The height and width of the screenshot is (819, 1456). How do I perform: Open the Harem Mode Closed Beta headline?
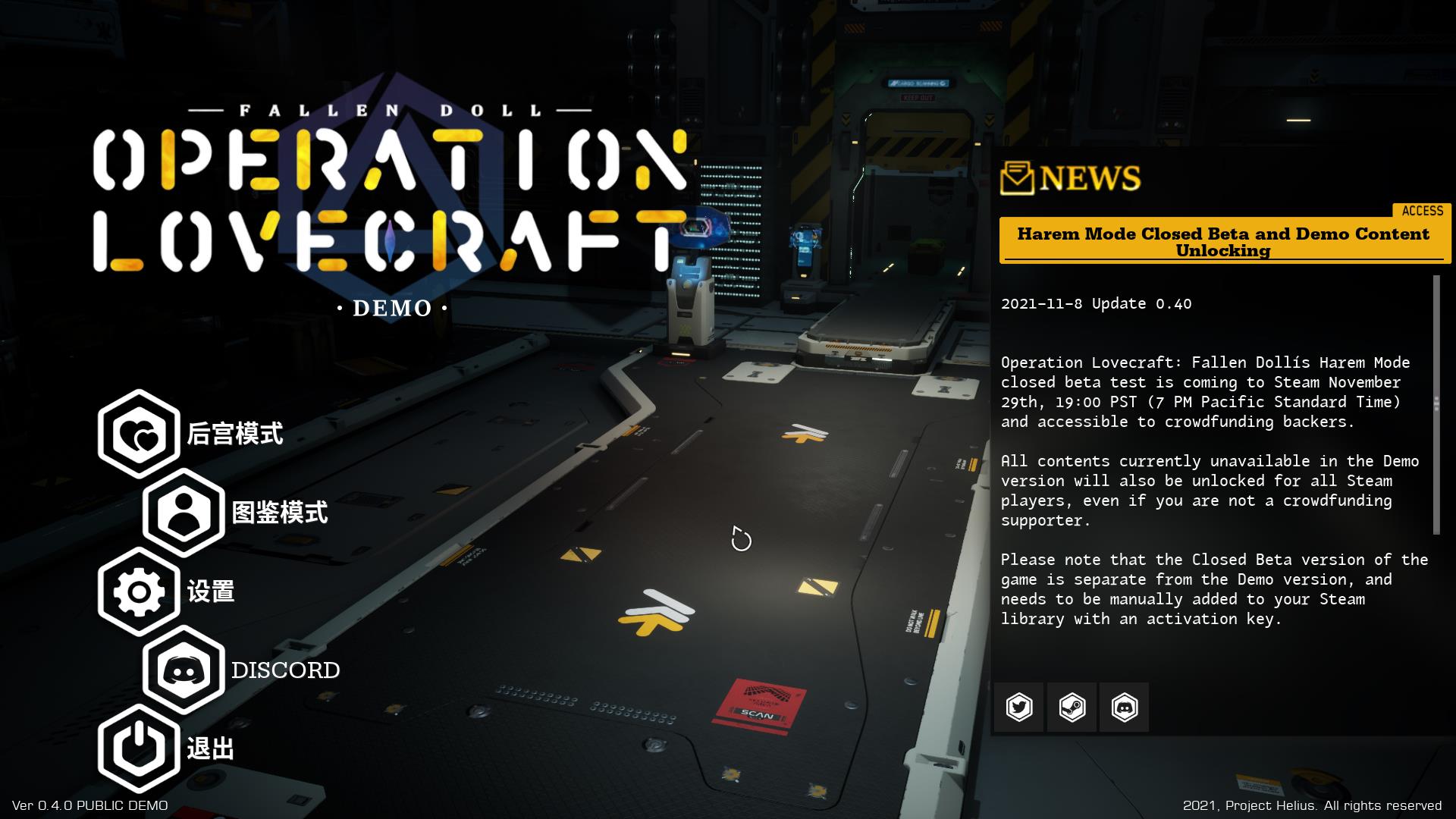1222,243
